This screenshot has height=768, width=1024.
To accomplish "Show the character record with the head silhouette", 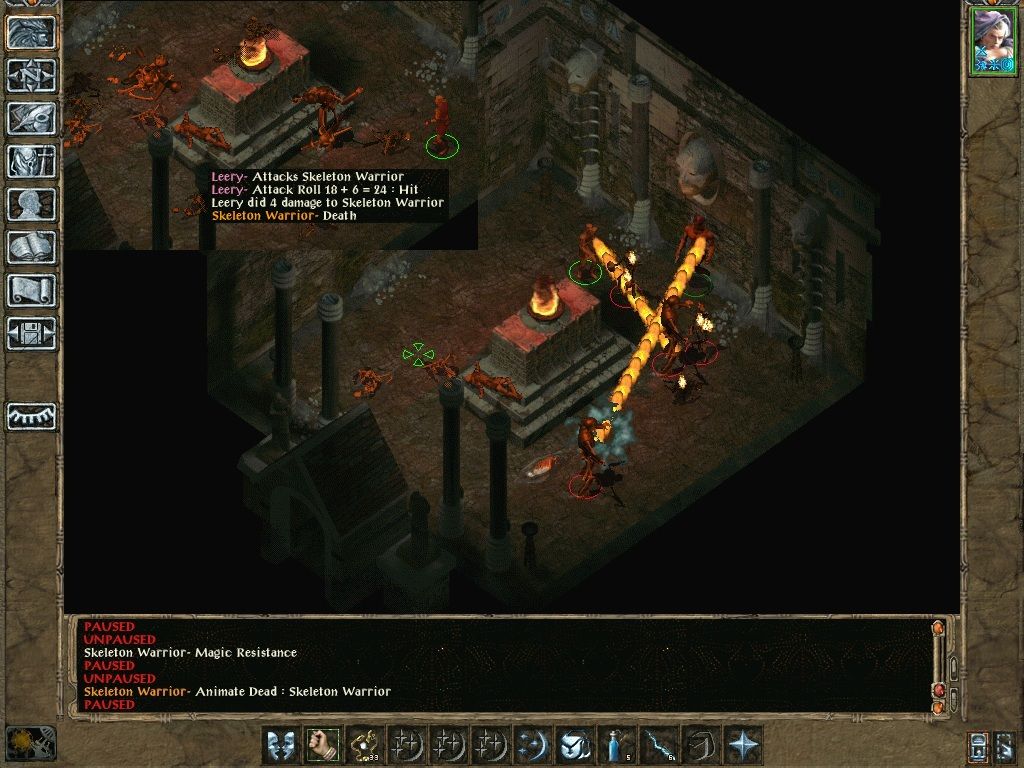I will 31,204.
